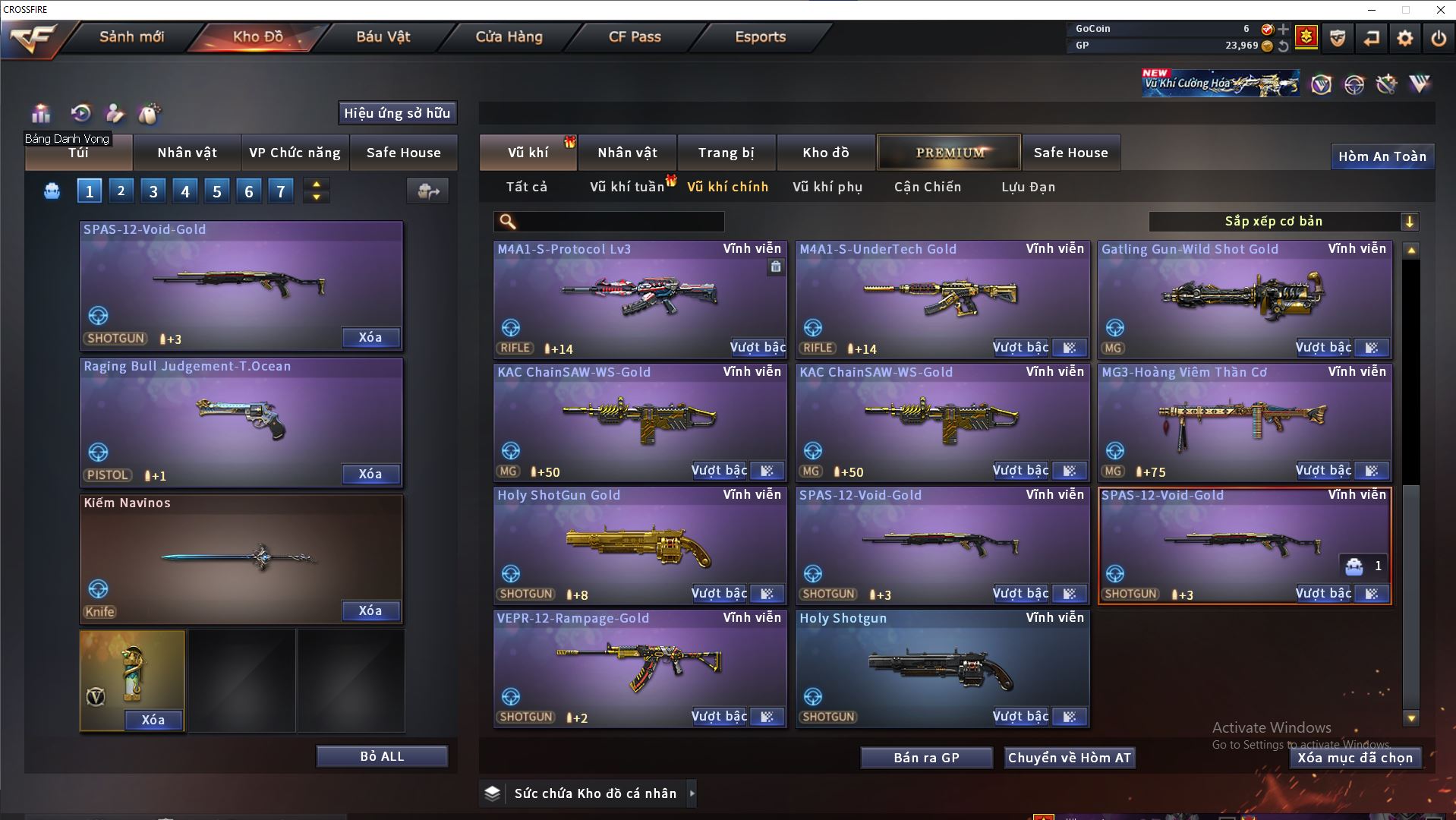
Task: Click the Hiệu ứng sở hữu button
Action: (397, 113)
